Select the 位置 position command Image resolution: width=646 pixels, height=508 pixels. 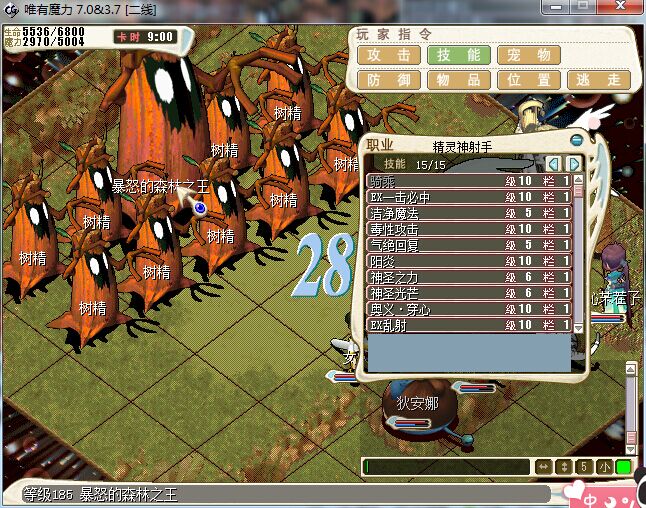coord(529,79)
